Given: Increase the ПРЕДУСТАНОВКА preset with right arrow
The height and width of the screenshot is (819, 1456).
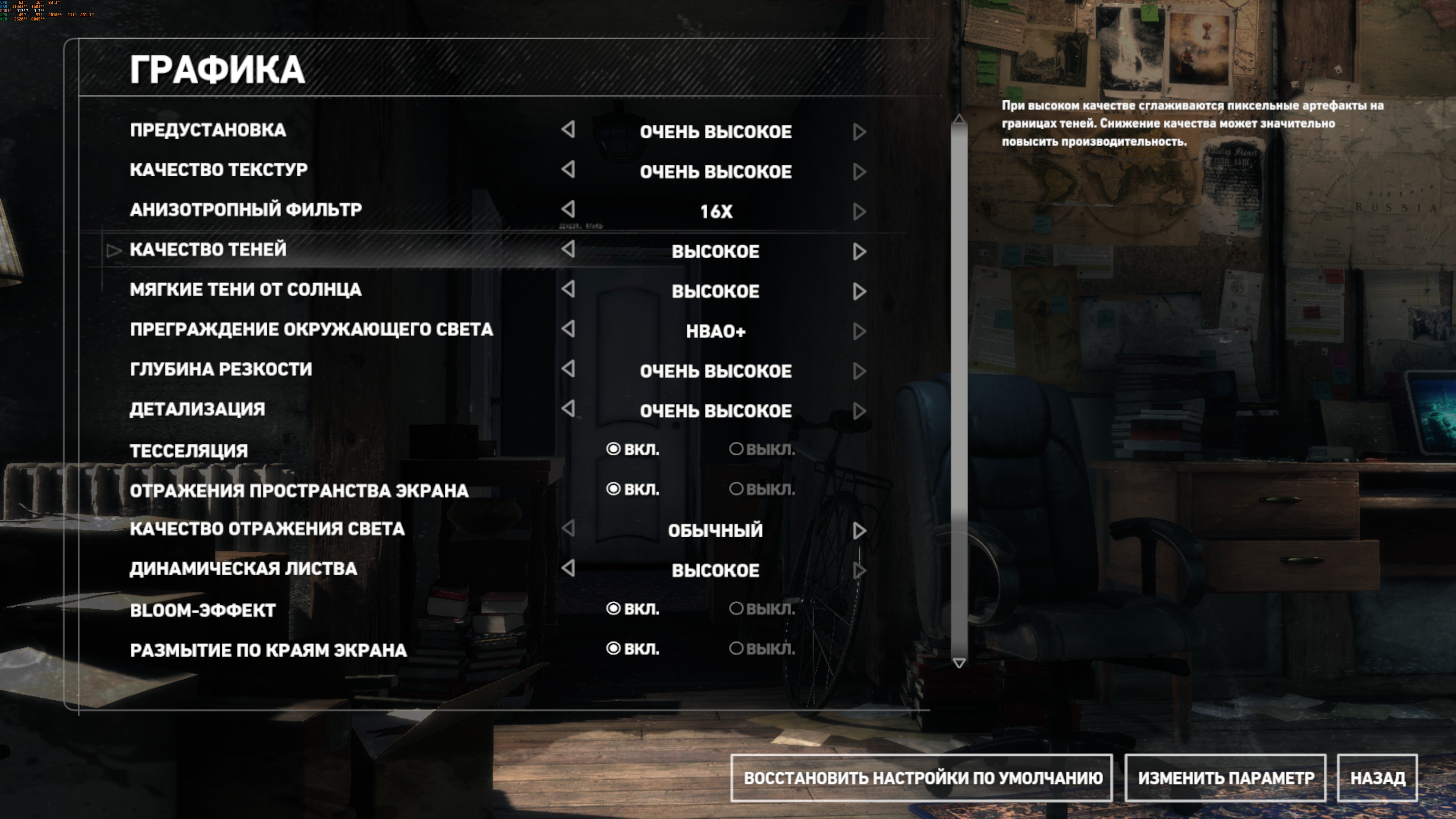Looking at the screenshot, I should point(859,132).
